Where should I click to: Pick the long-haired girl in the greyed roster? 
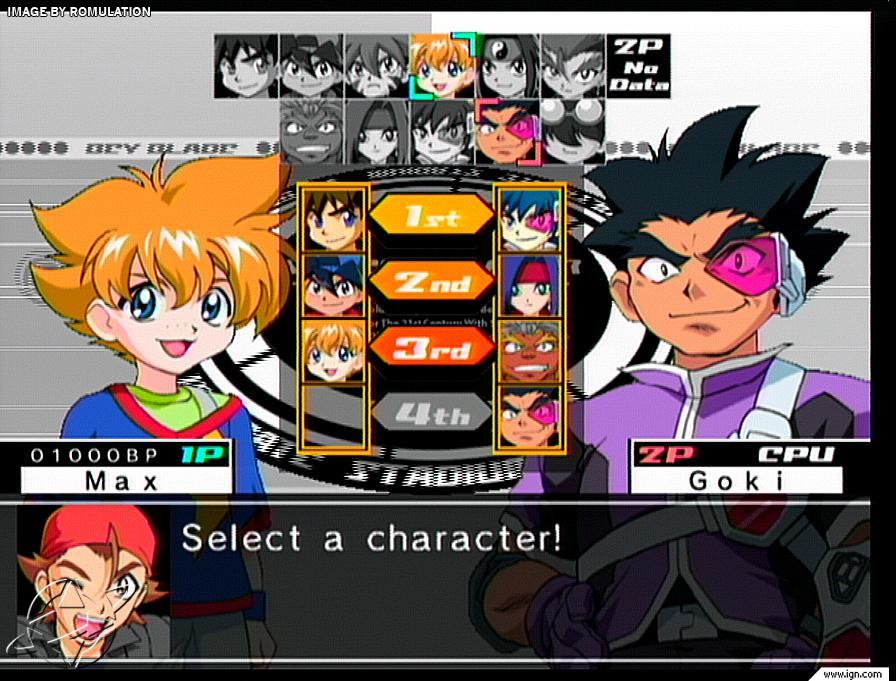(x=377, y=131)
